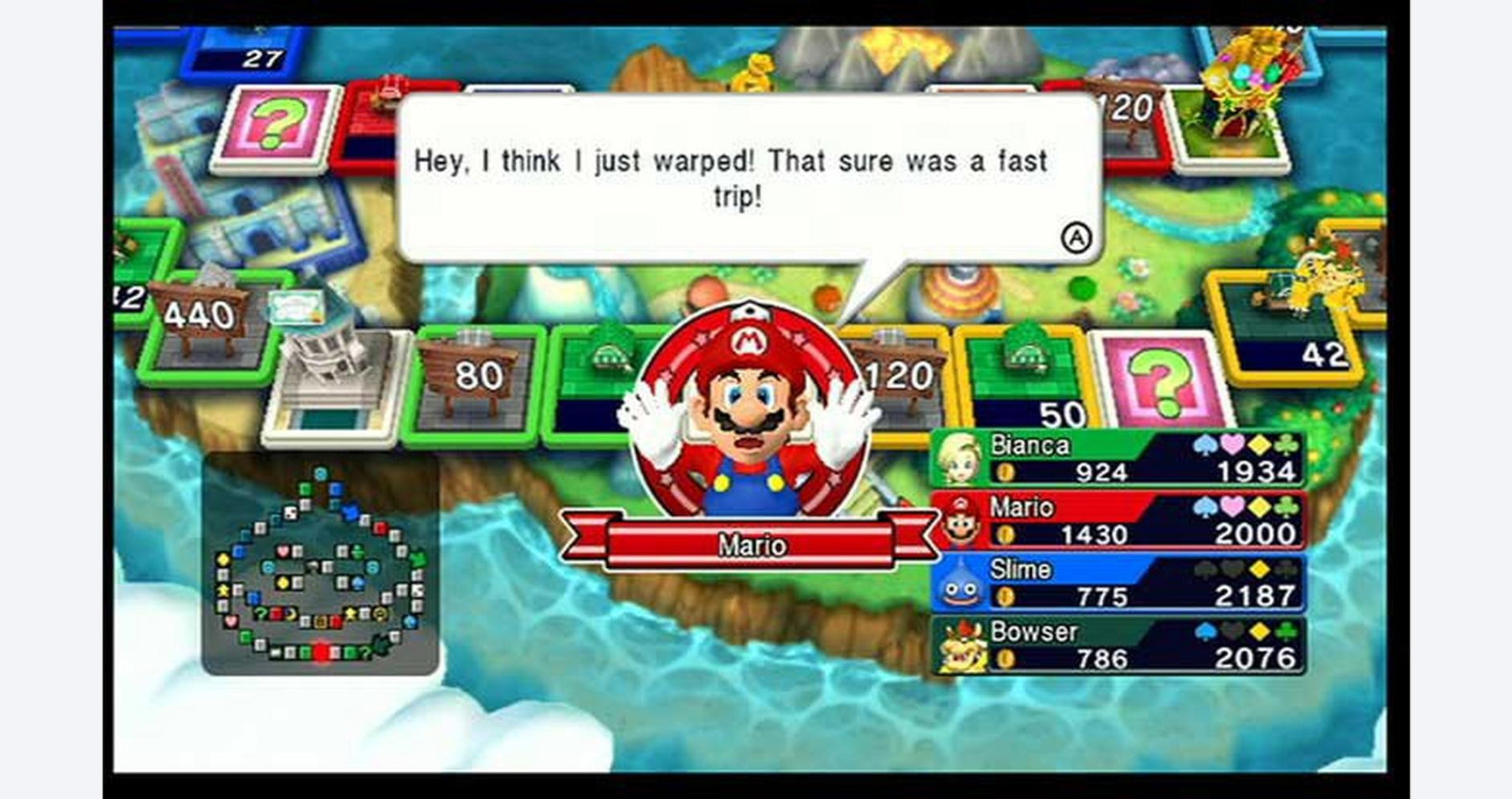Click the pink heart icon on Bianca's panel
1512x799 pixels.
1232,445
